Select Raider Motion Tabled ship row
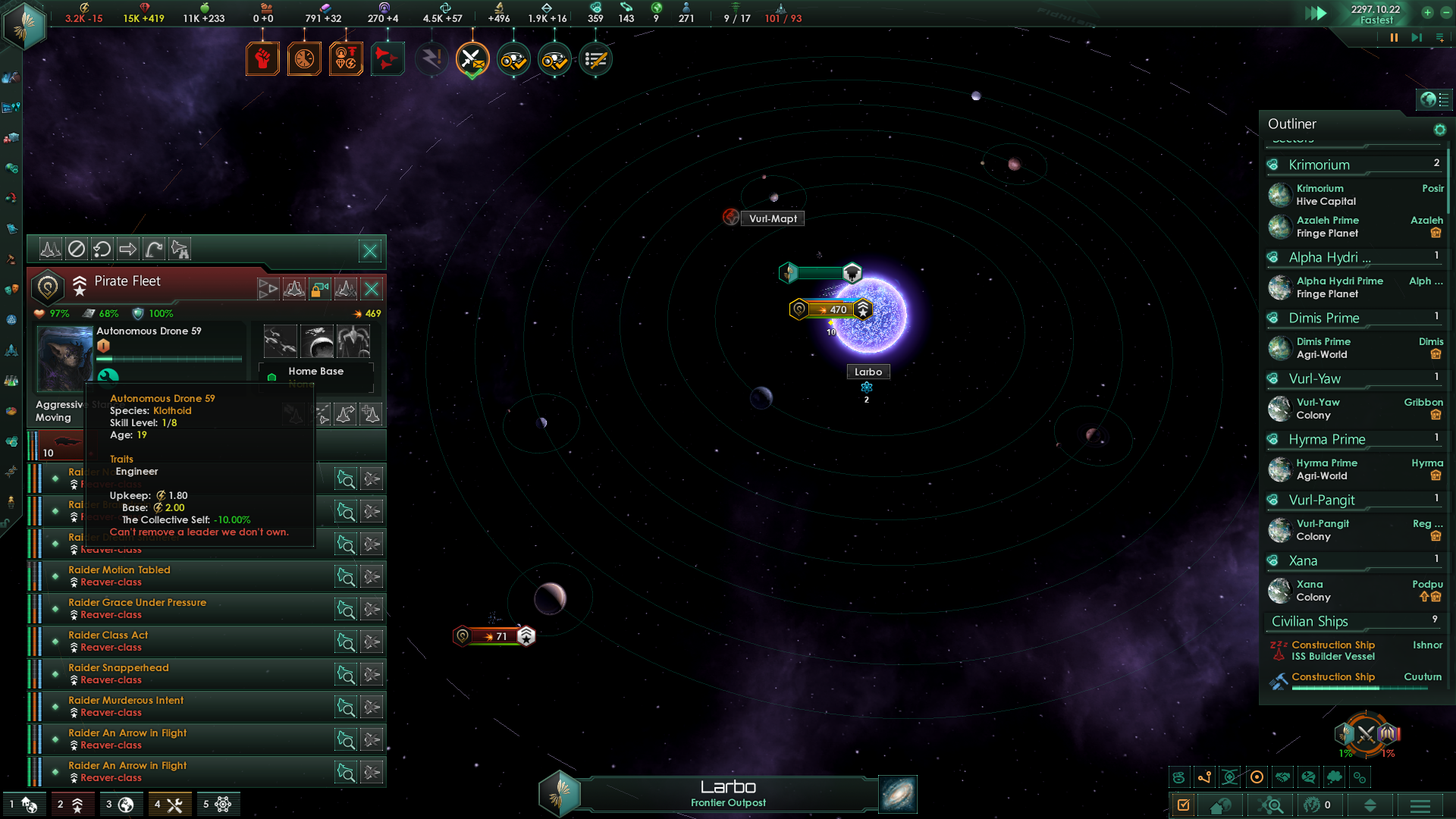This screenshot has width=1456, height=819. coord(182,576)
